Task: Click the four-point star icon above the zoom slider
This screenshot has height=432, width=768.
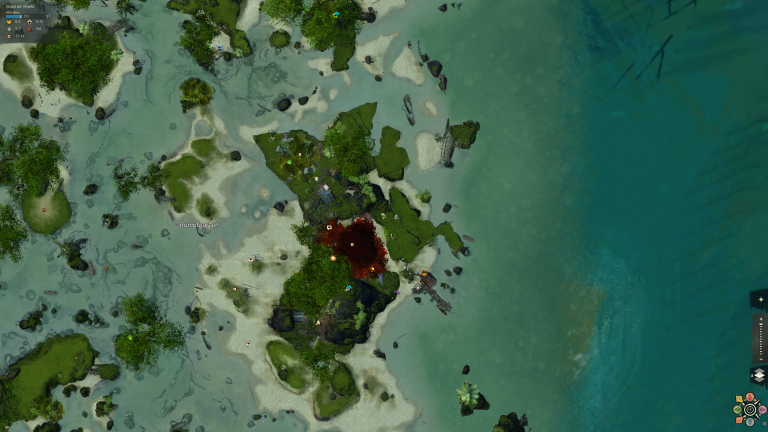Action: pyautogui.click(x=761, y=299)
